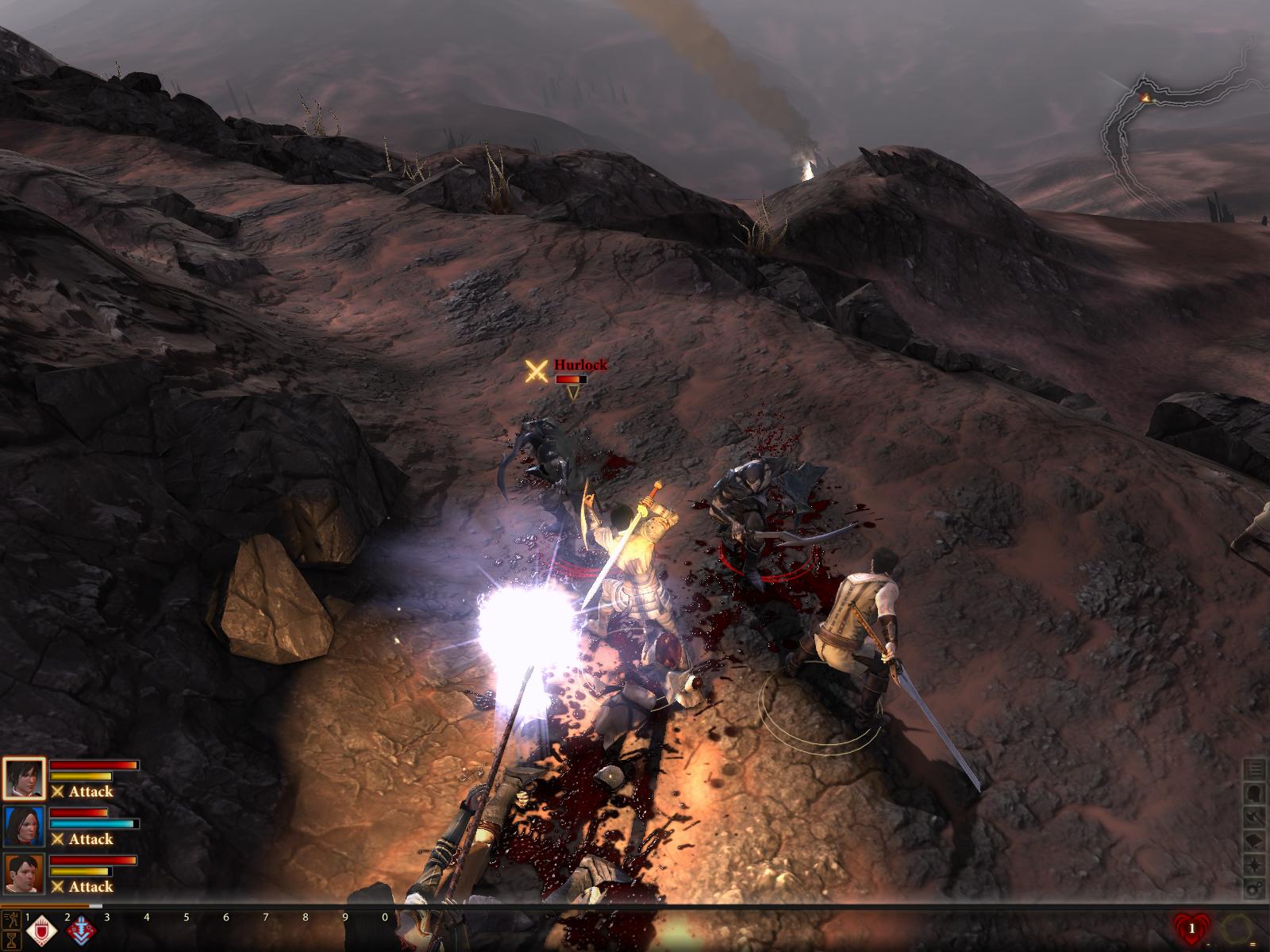Open the game menu list icon
The width and height of the screenshot is (1270, 952).
coord(1255,768)
